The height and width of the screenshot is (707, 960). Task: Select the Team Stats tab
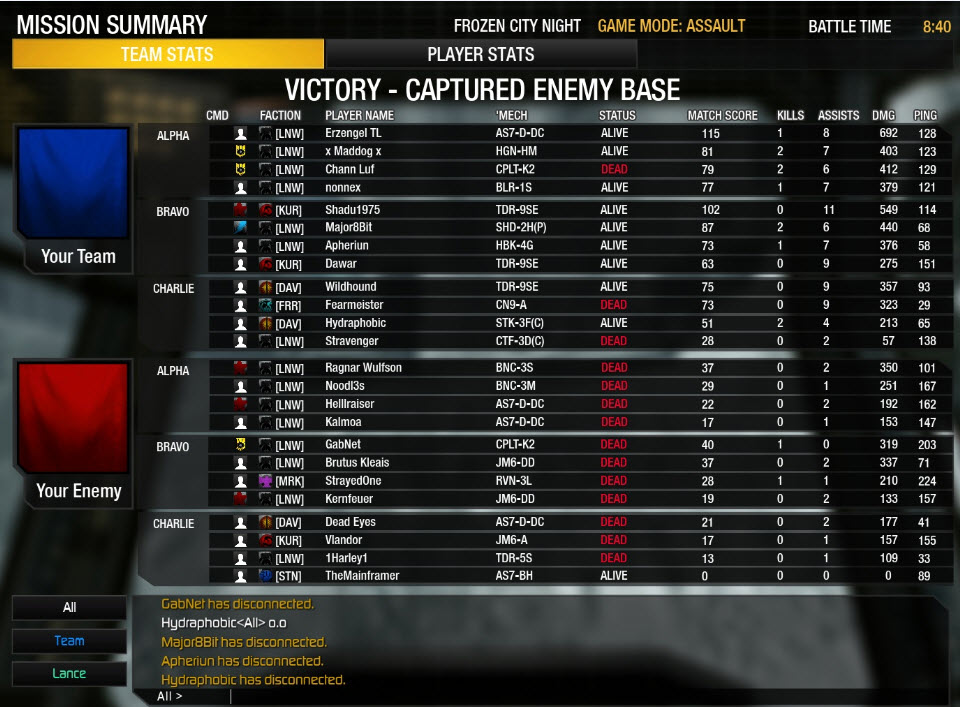point(168,54)
